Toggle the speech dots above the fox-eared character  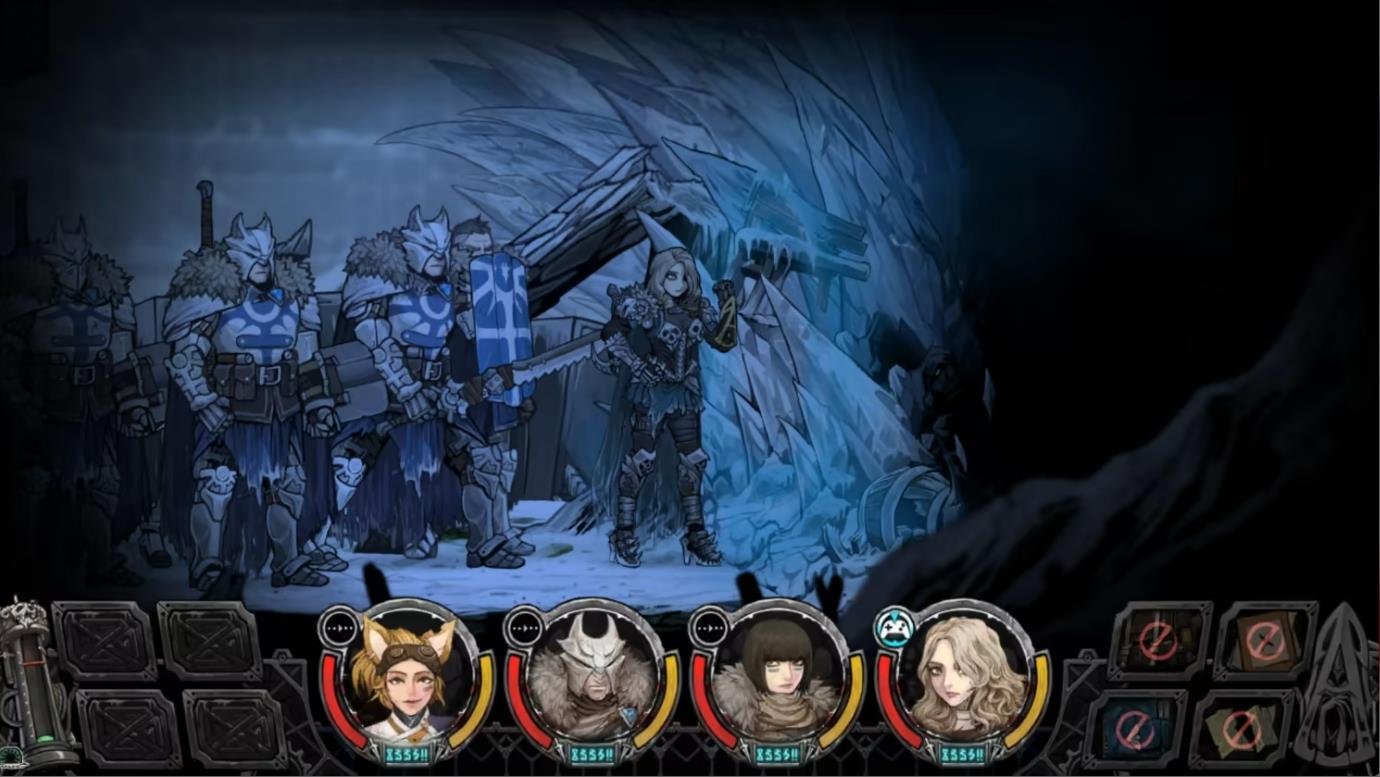(x=340, y=630)
